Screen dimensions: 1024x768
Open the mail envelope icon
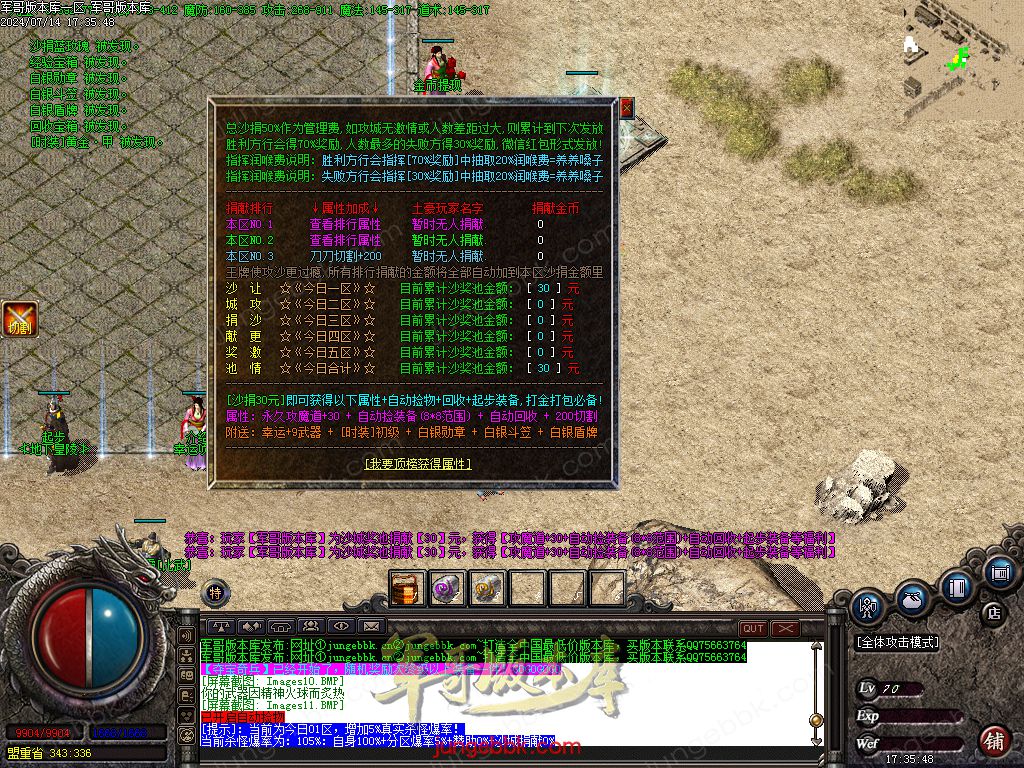tap(371, 627)
